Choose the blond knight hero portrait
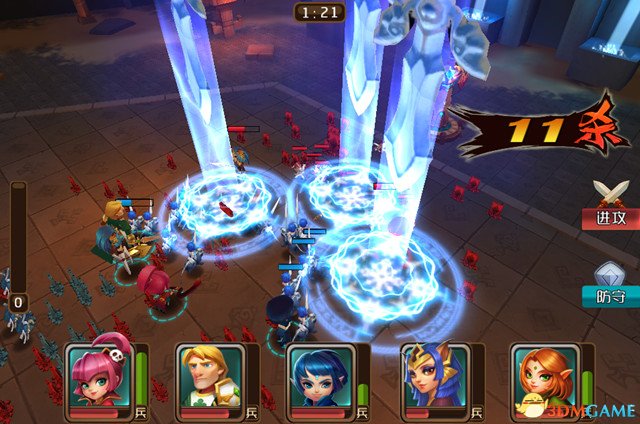Viewport: 640px width, 424px height. (x=210, y=376)
